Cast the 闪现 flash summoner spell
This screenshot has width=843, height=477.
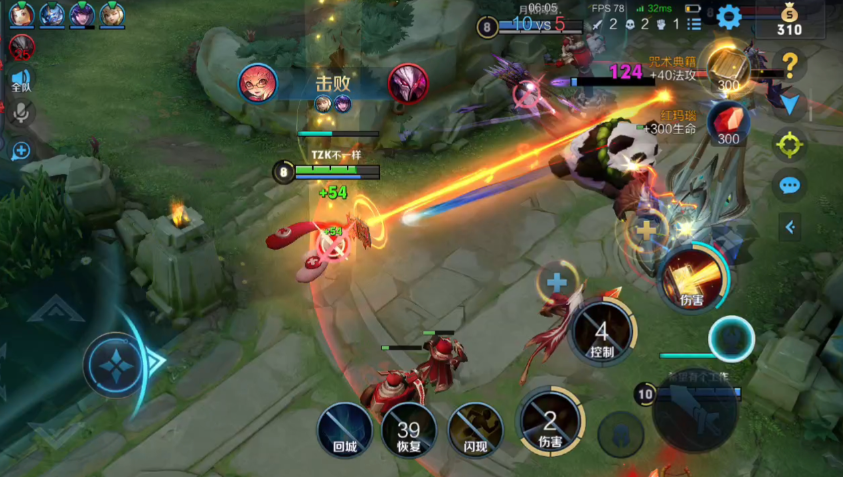tap(474, 431)
